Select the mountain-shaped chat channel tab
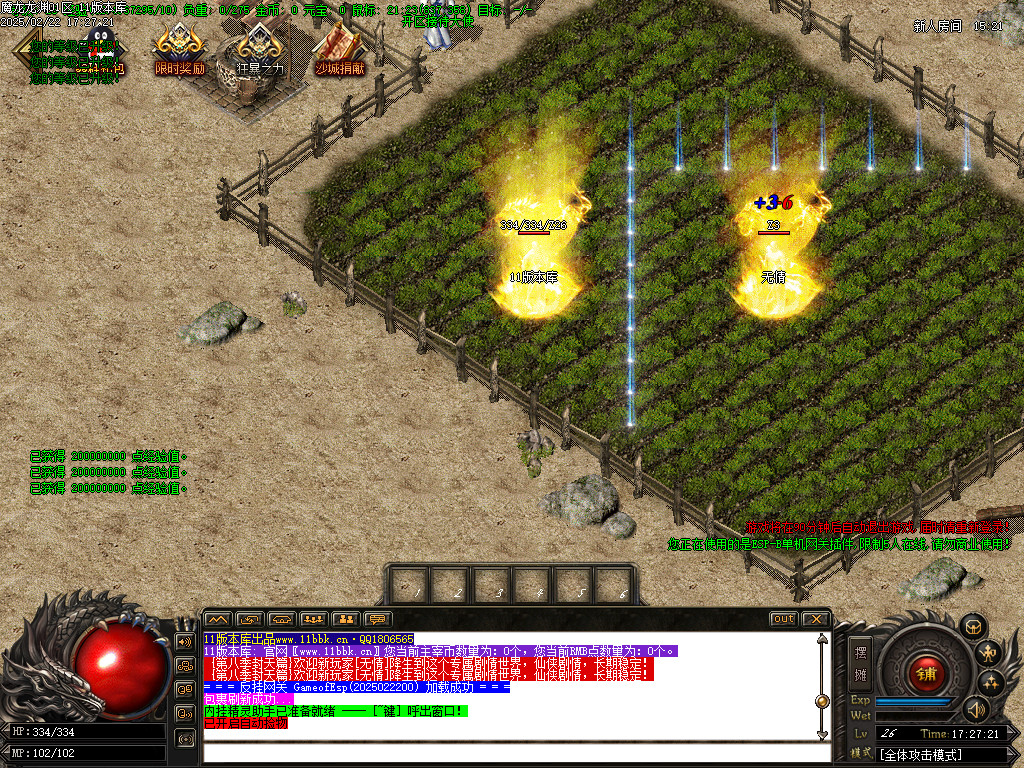This screenshot has width=1024, height=768. 218,619
